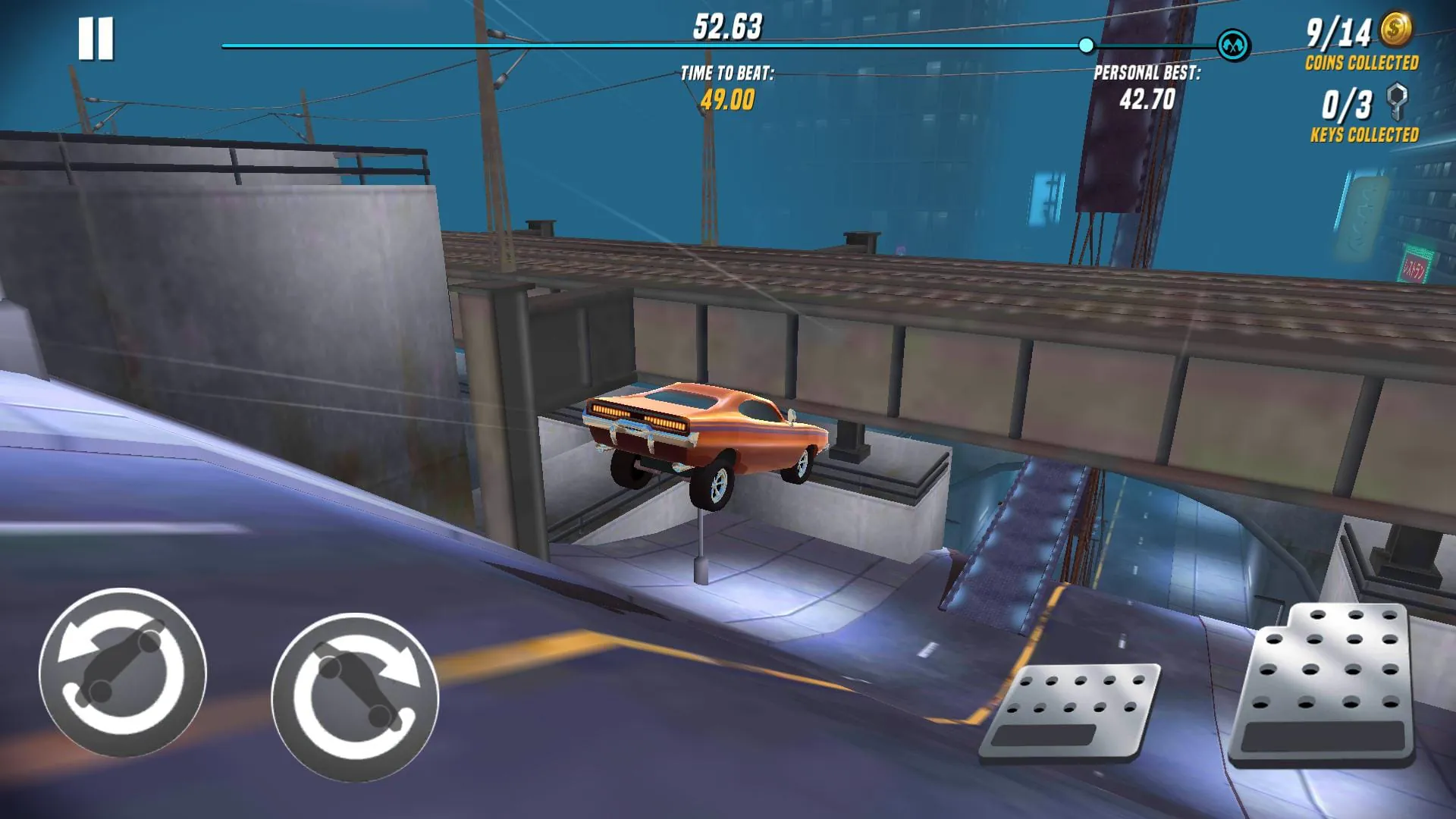Tap the car position marker on progress bar
This screenshot has height=819, width=1456.
point(1087,45)
